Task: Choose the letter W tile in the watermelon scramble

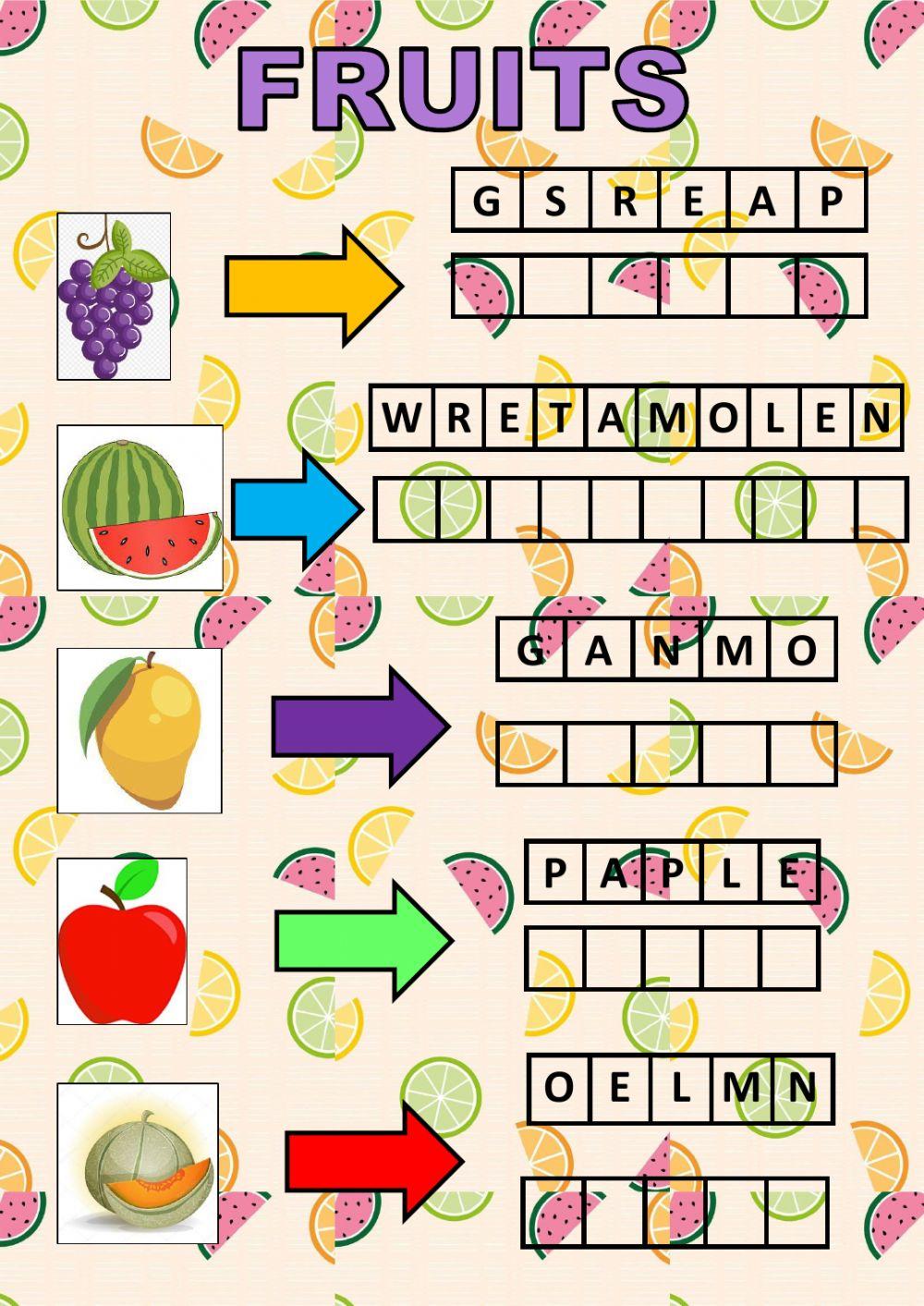Action: tap(401, 418)
